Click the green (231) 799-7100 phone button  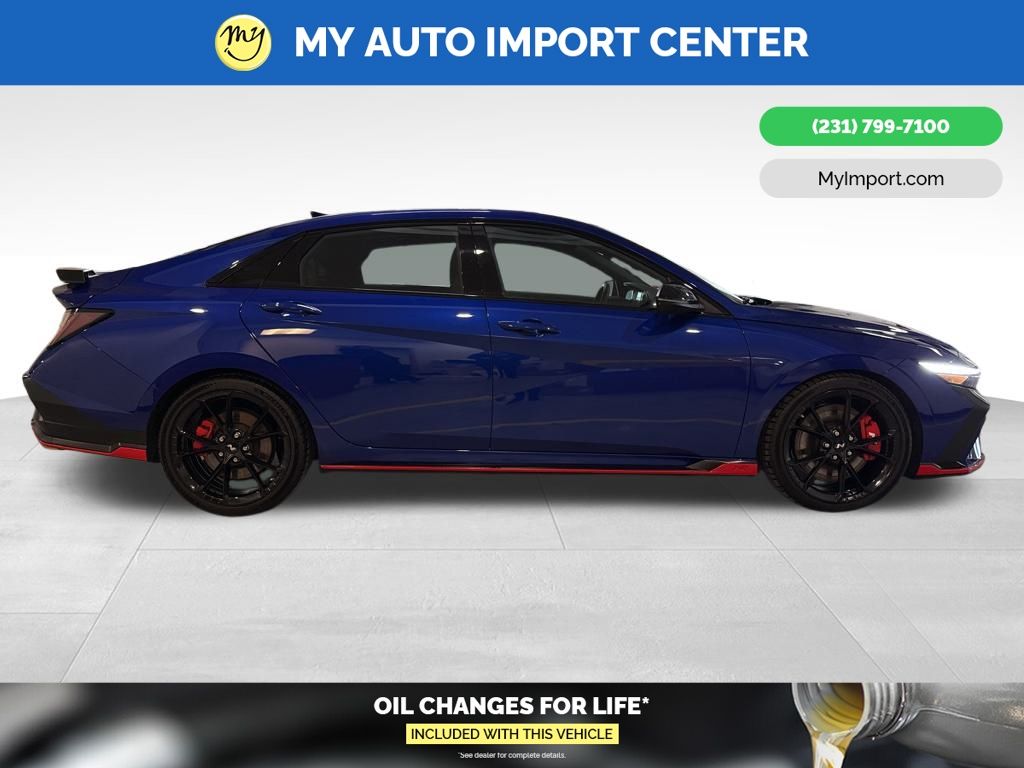coord(880,127)
